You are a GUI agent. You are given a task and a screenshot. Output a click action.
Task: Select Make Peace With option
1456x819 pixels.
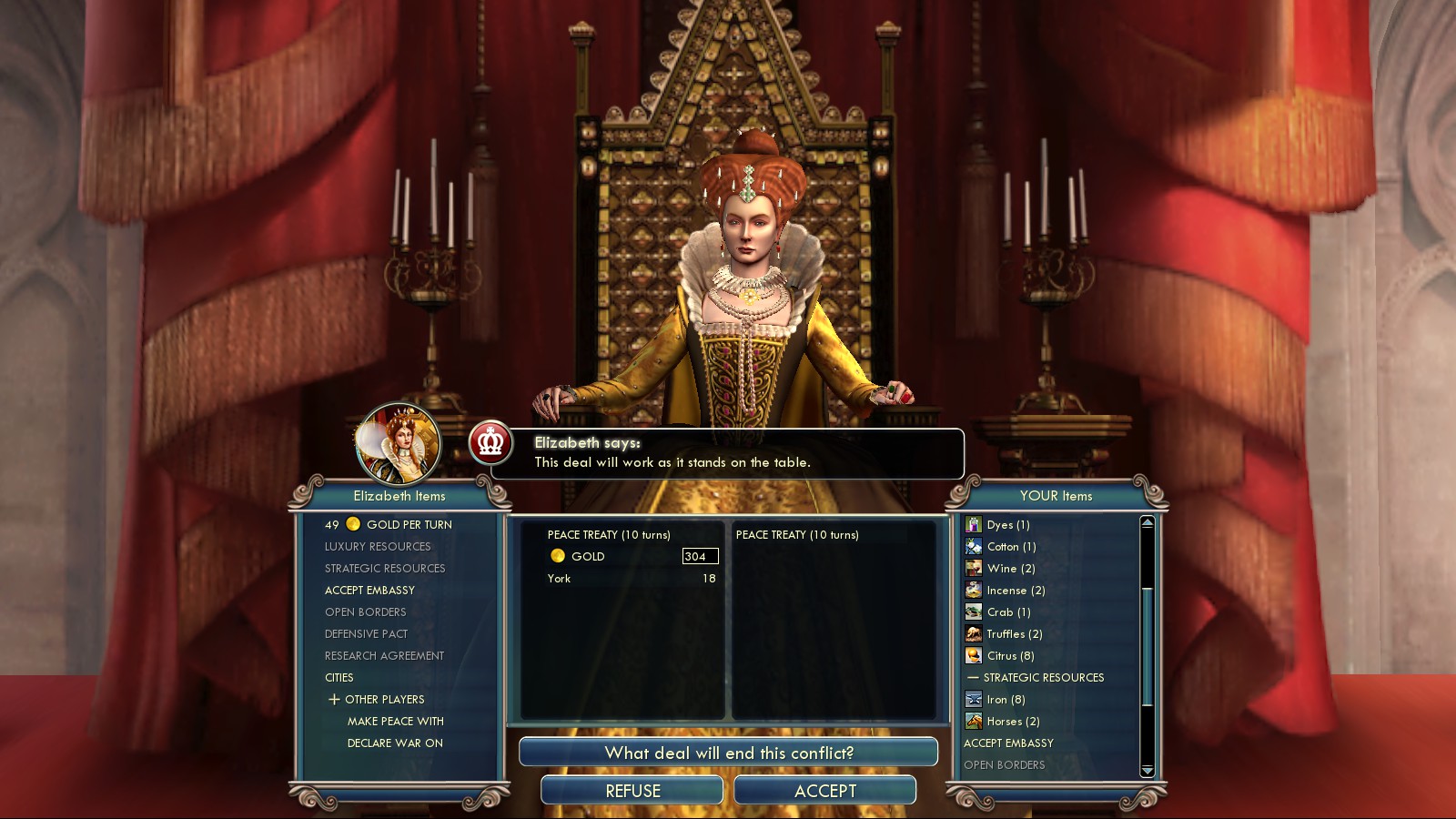click(x=395, y=722)
